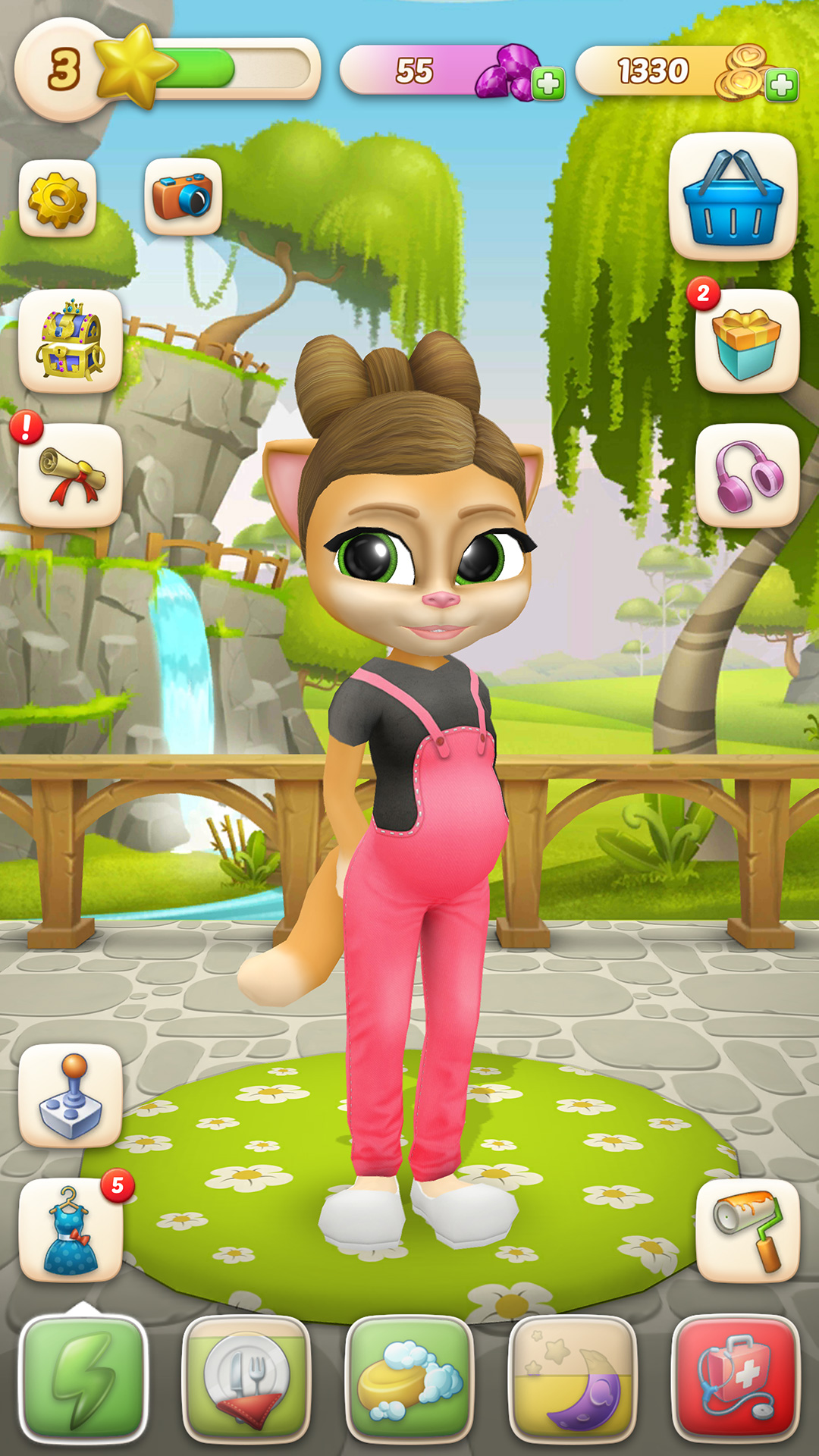Open the pink headphones music button
The height and width of the screenshot is (1456, 819).
click(747, 475)
